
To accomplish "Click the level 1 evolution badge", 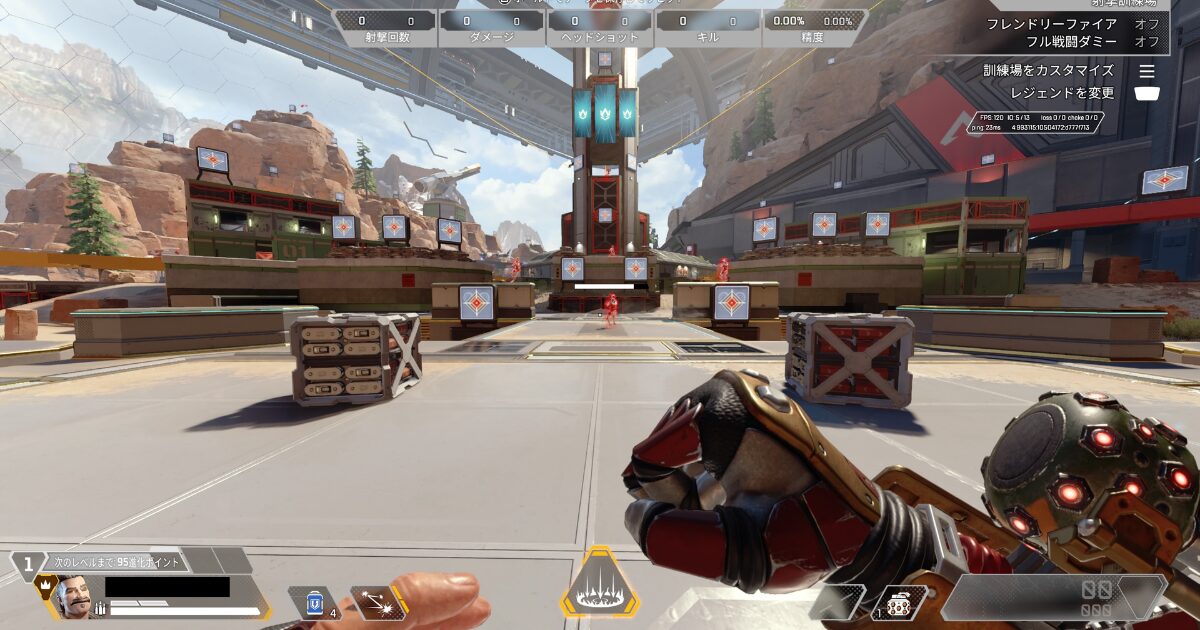I will tap(29, 565).
